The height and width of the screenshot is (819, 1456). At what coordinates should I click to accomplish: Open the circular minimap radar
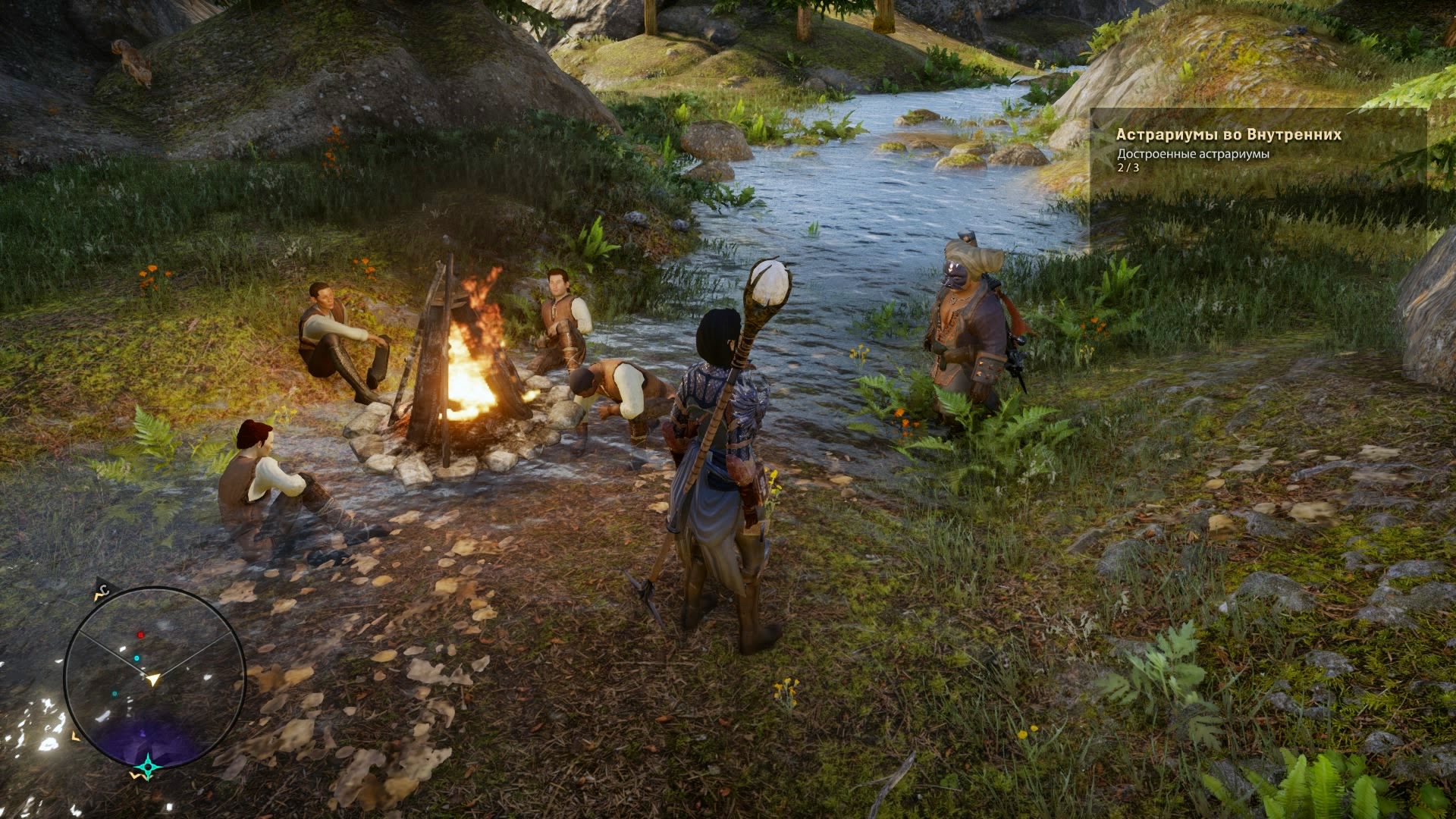154,677
